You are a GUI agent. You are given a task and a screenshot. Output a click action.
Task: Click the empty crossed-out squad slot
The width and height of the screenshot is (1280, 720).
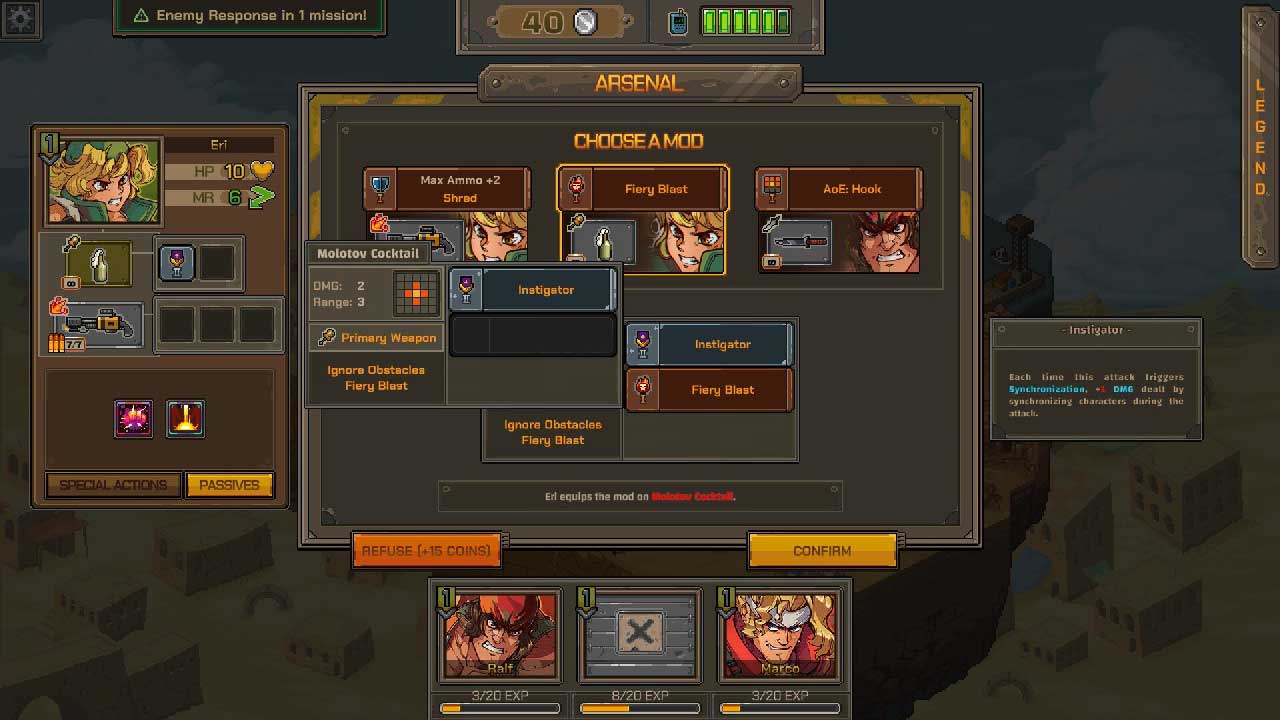[x=640, y=636]
